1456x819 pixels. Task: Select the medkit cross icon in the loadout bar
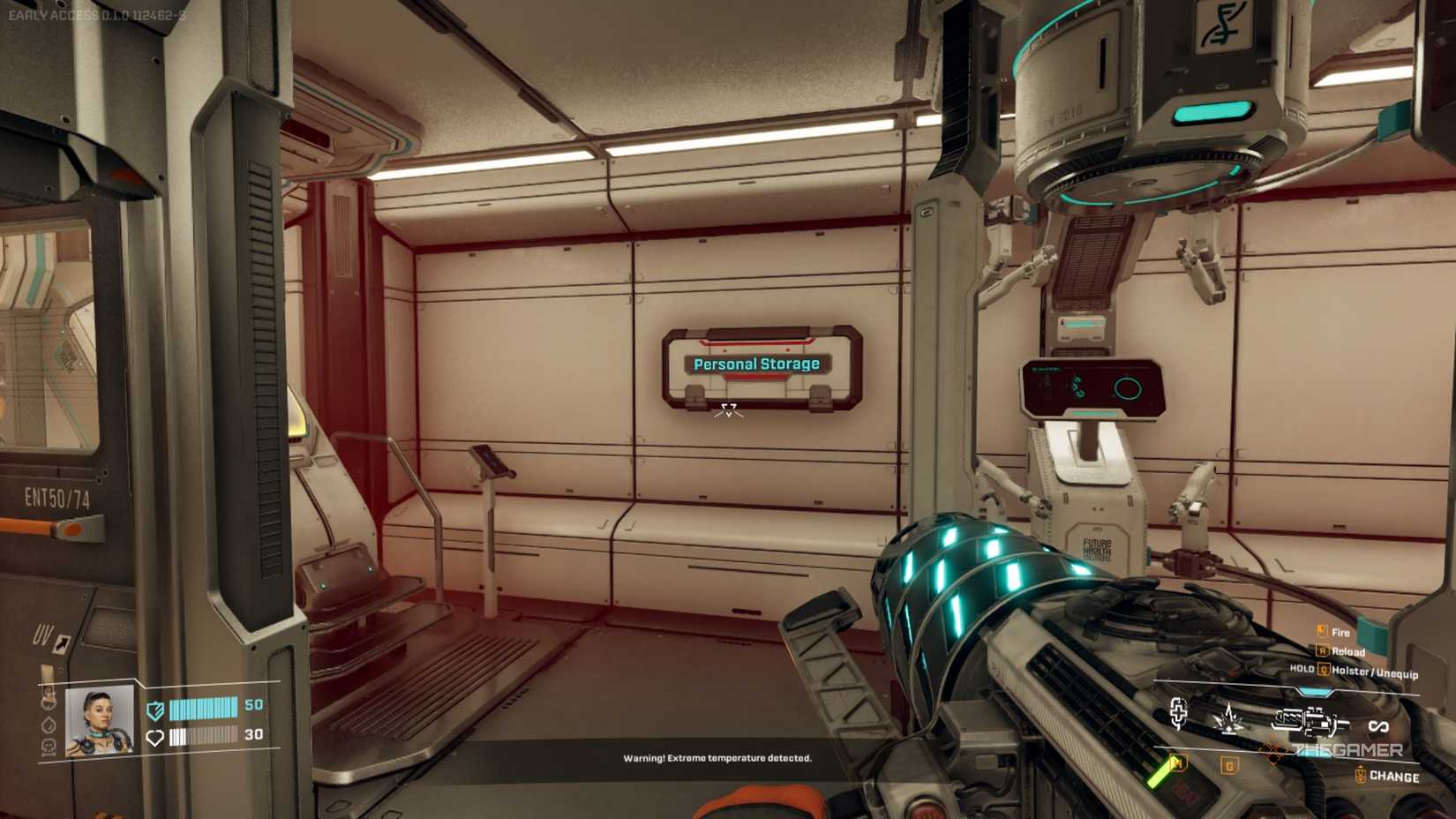tap(1179, 713)
